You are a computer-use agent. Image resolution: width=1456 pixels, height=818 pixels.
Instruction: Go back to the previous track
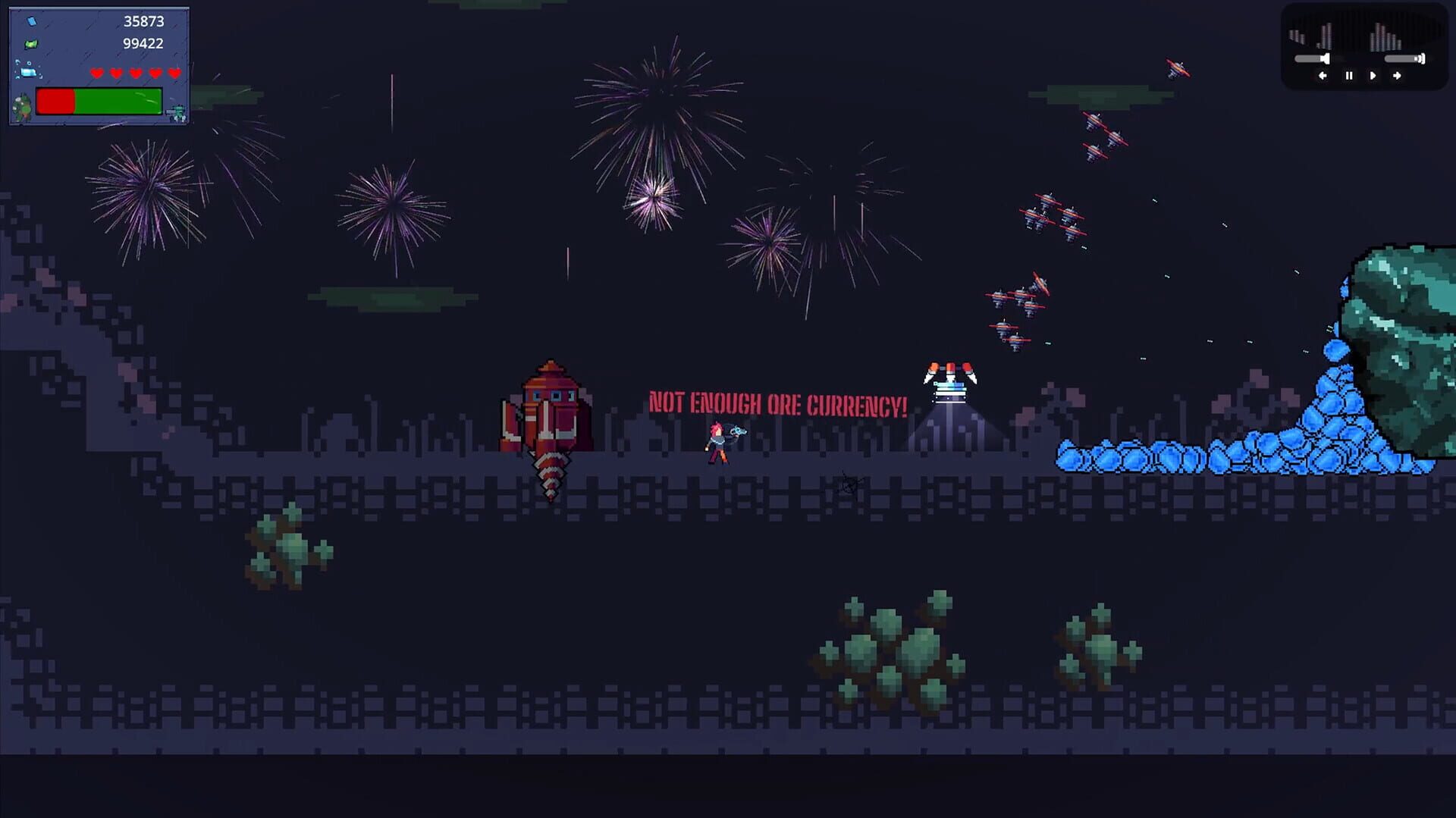click(x=1323, y=76)
